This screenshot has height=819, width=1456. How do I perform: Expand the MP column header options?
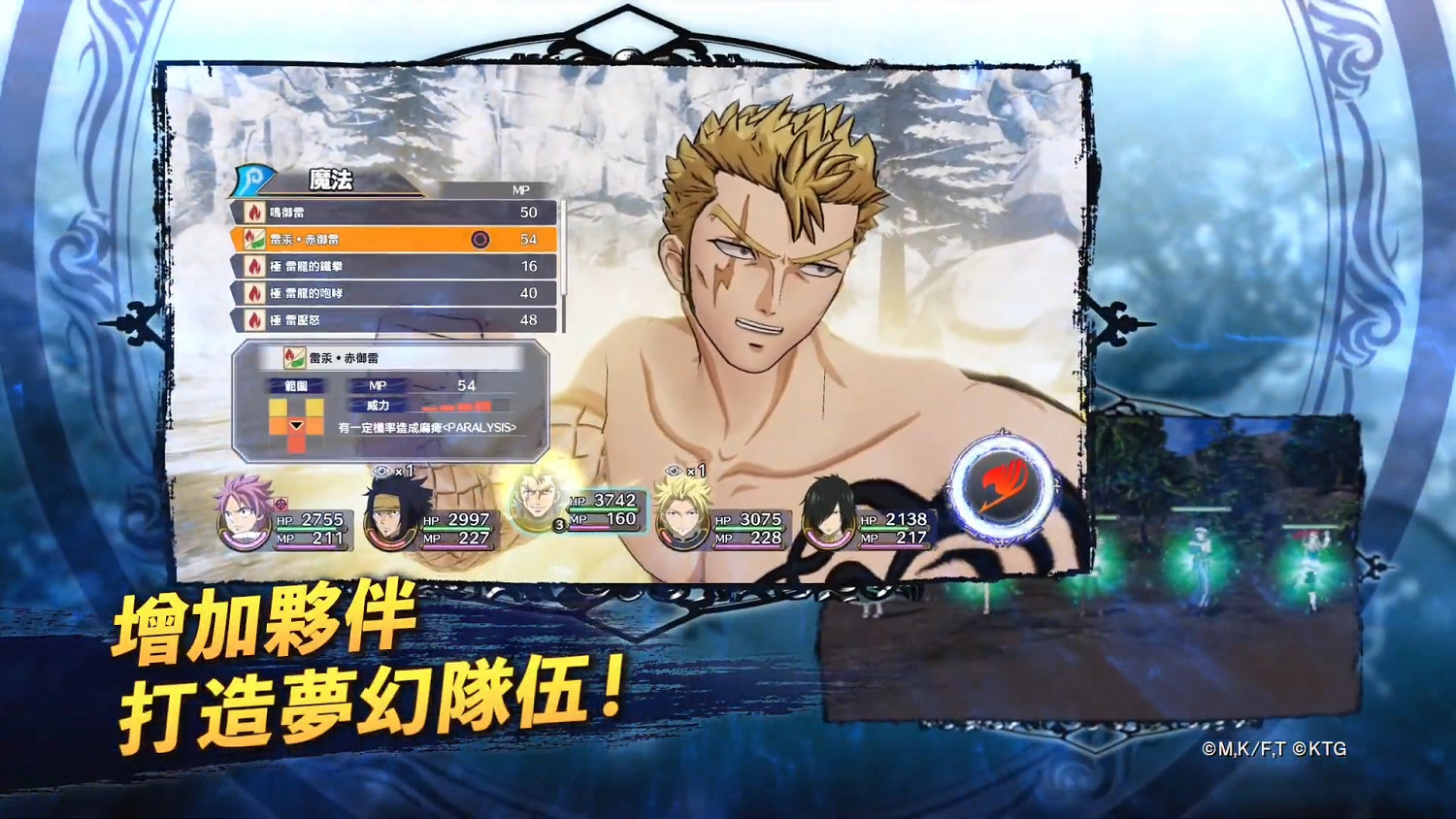click(522, 189)
